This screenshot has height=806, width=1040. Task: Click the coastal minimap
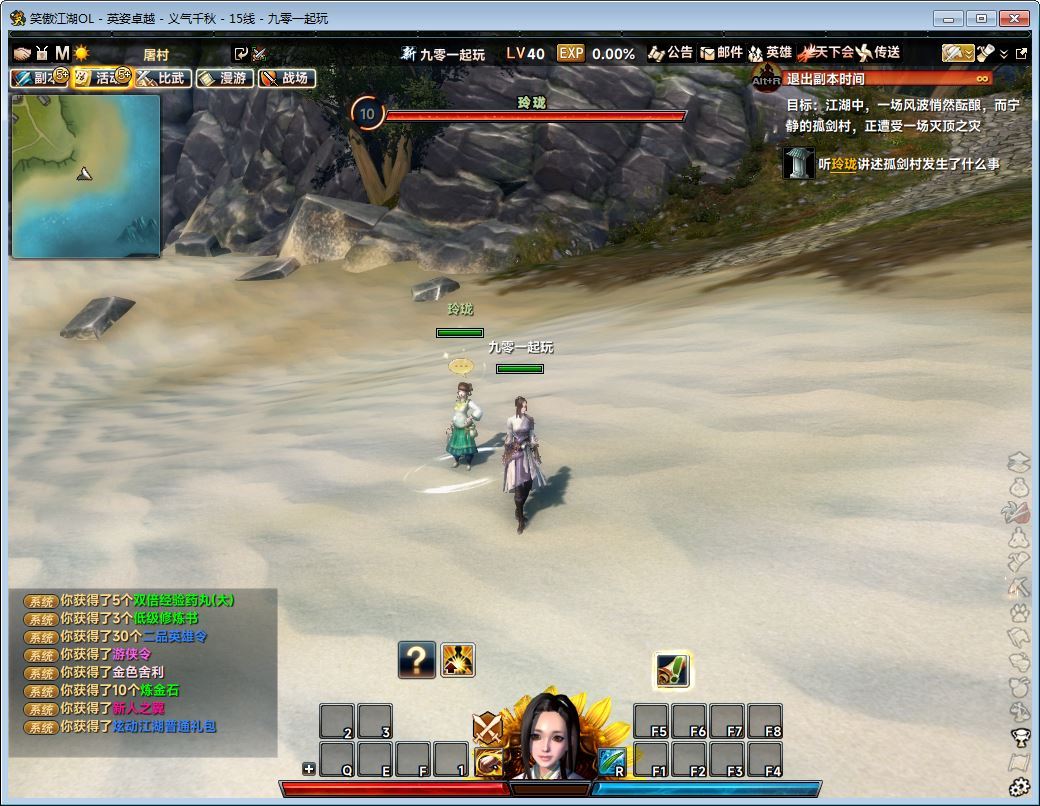pos(85,176)
